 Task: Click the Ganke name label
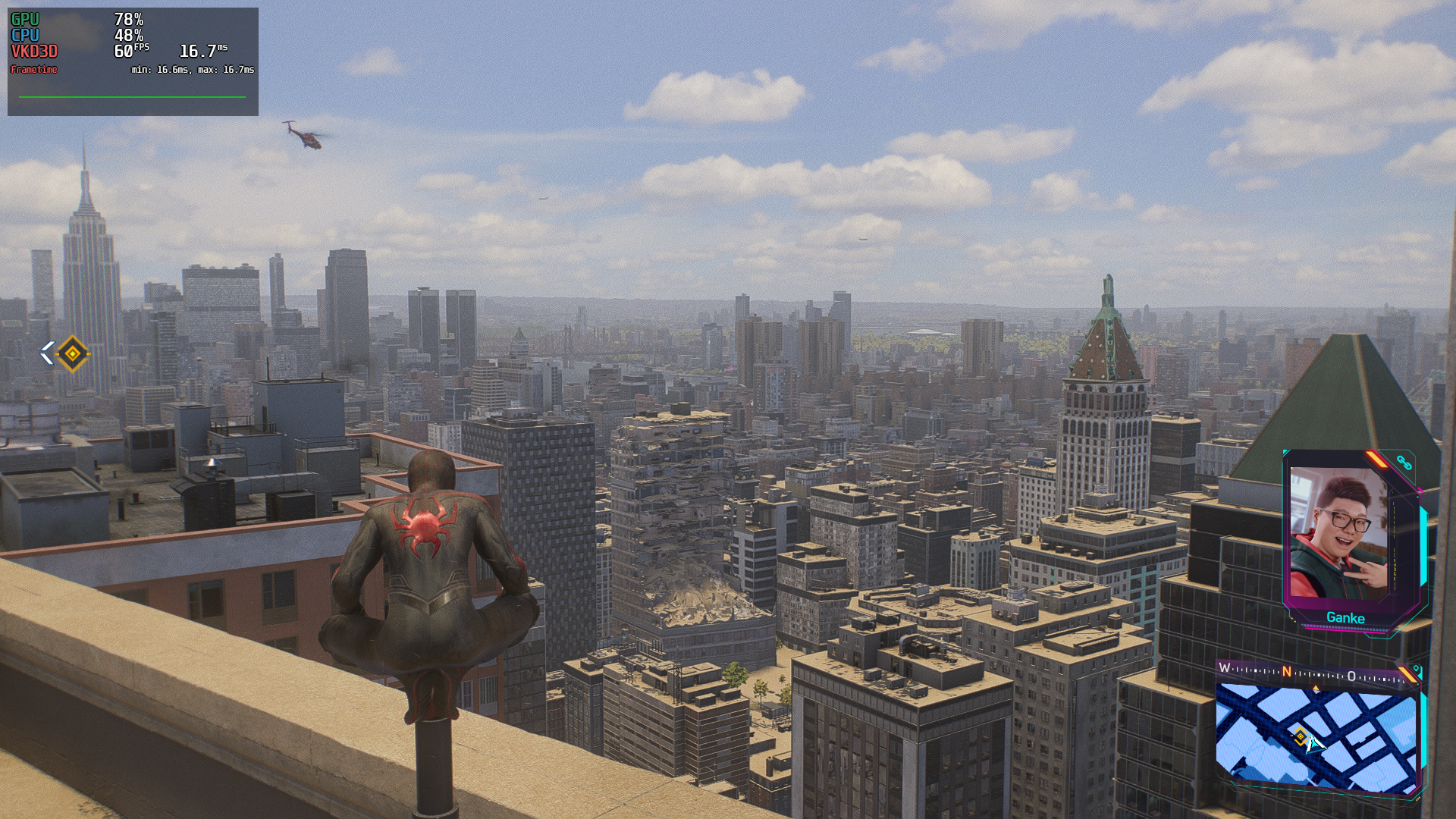(x=1346, y=617)
